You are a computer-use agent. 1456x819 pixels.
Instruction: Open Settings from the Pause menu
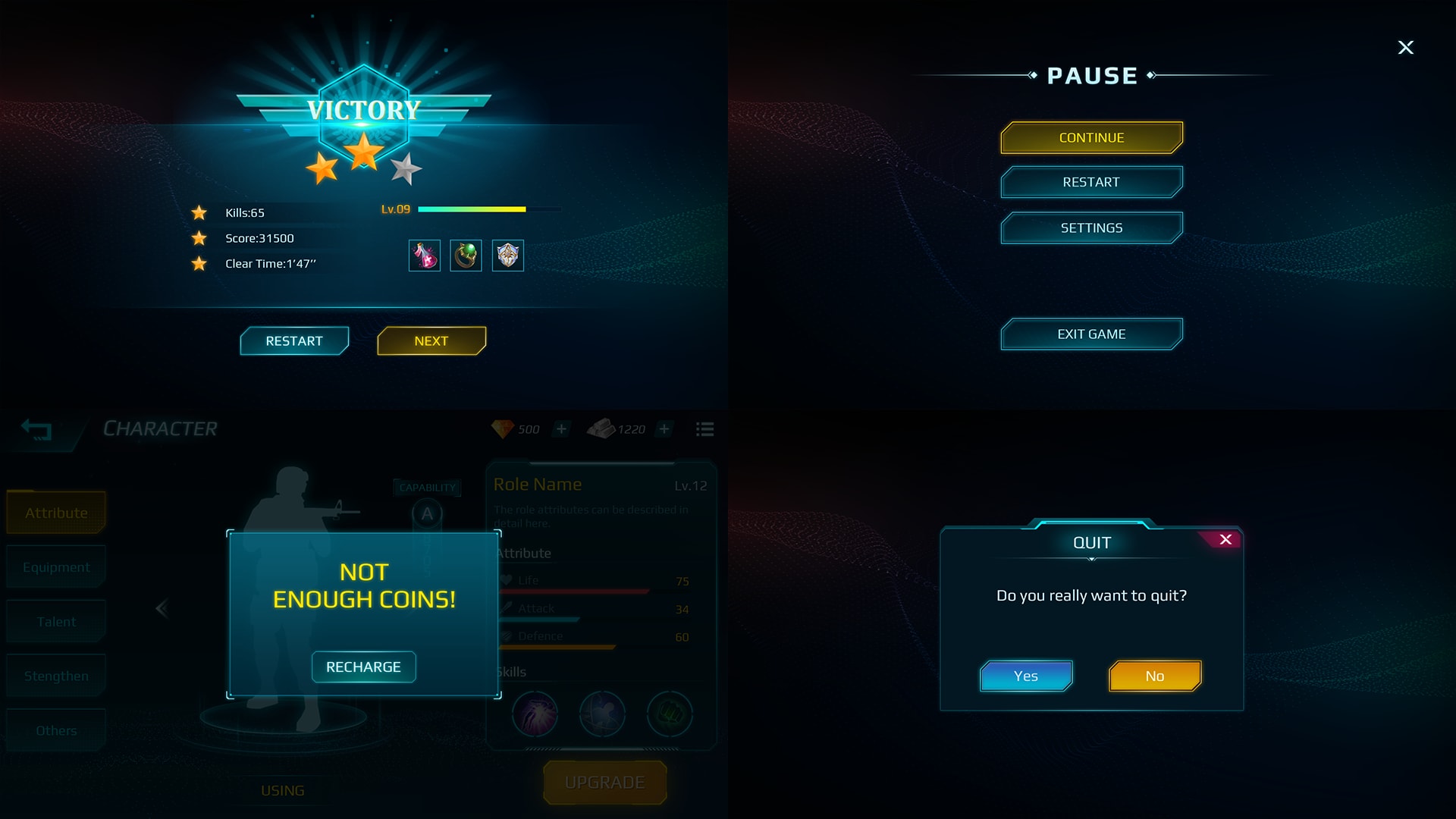1091,227
